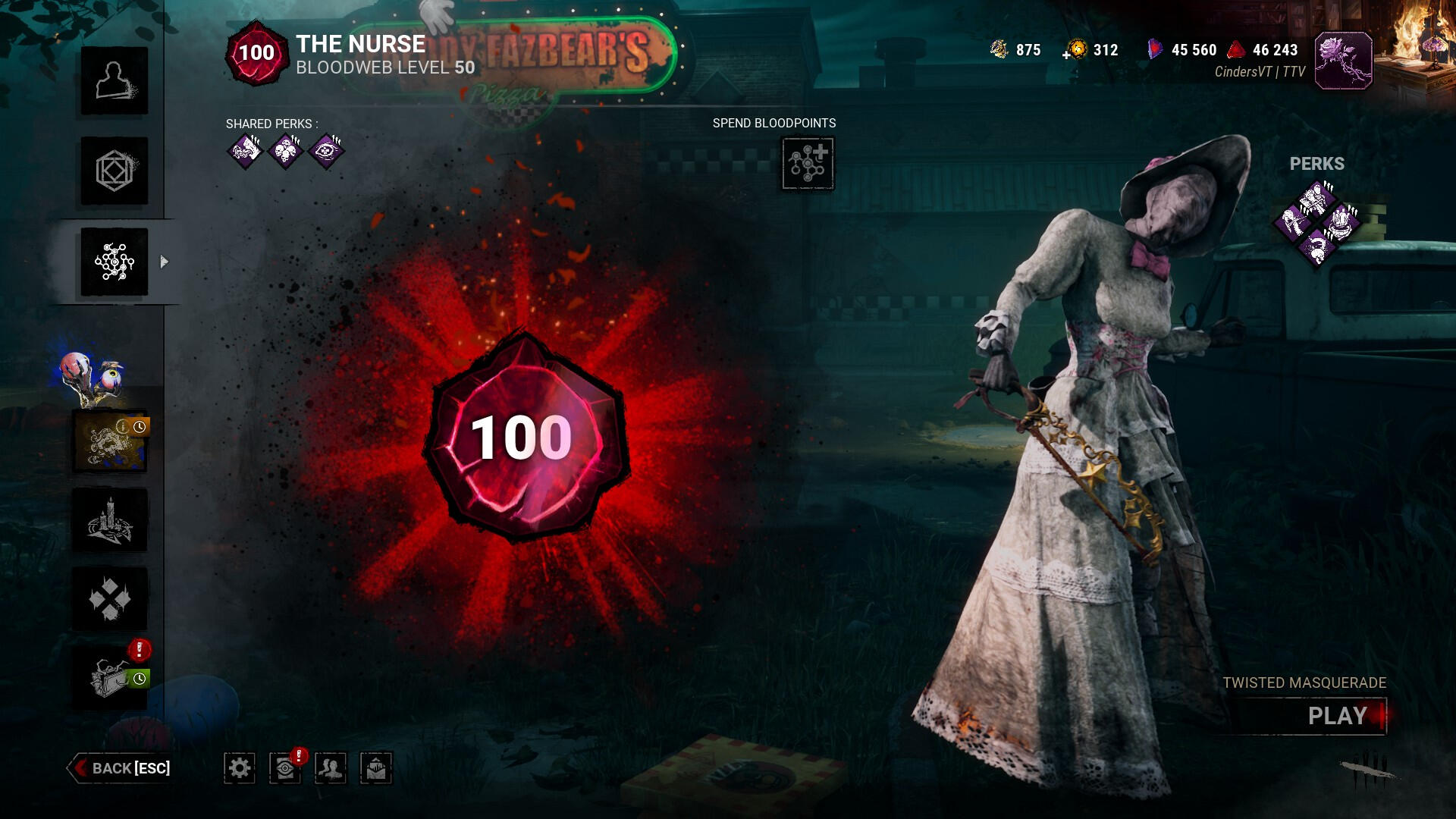The width and height of the screenshot is (1456, 819).
Task: Click the Spend Bloodpoints auto-purchase button
Action: (808, 163)
